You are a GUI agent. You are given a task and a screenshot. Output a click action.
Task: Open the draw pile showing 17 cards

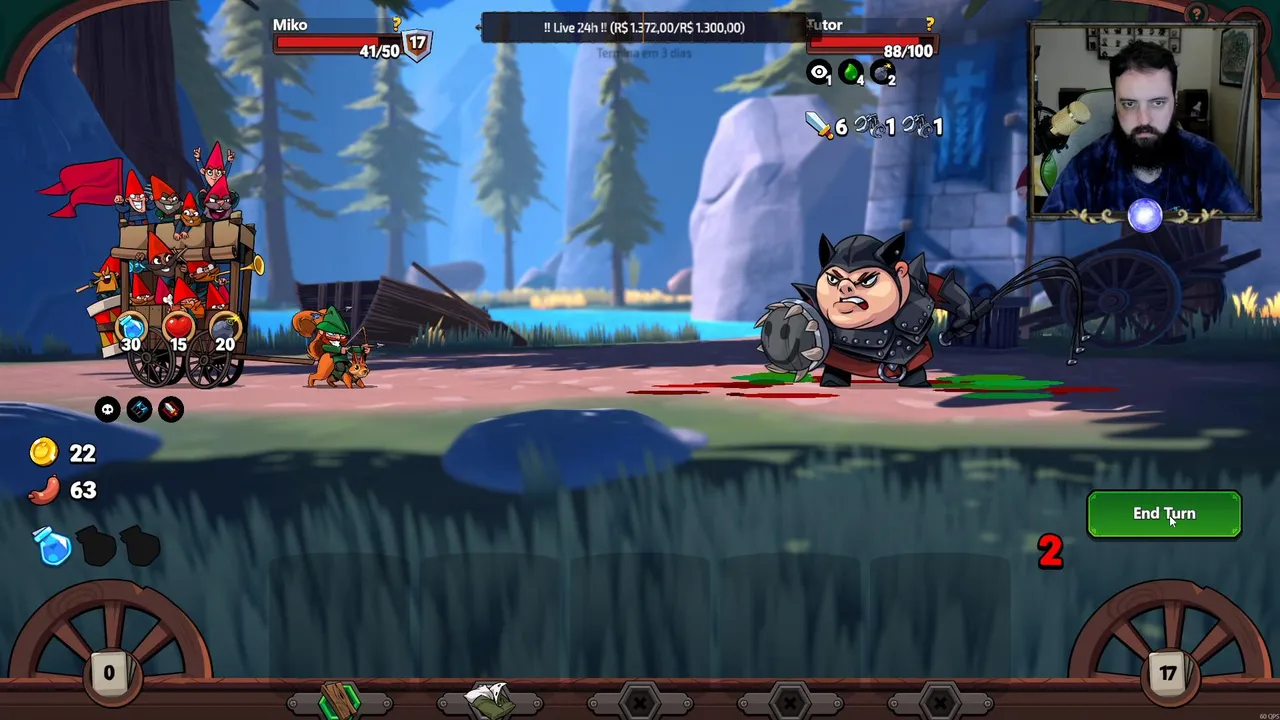click(x=1168, y=673)
